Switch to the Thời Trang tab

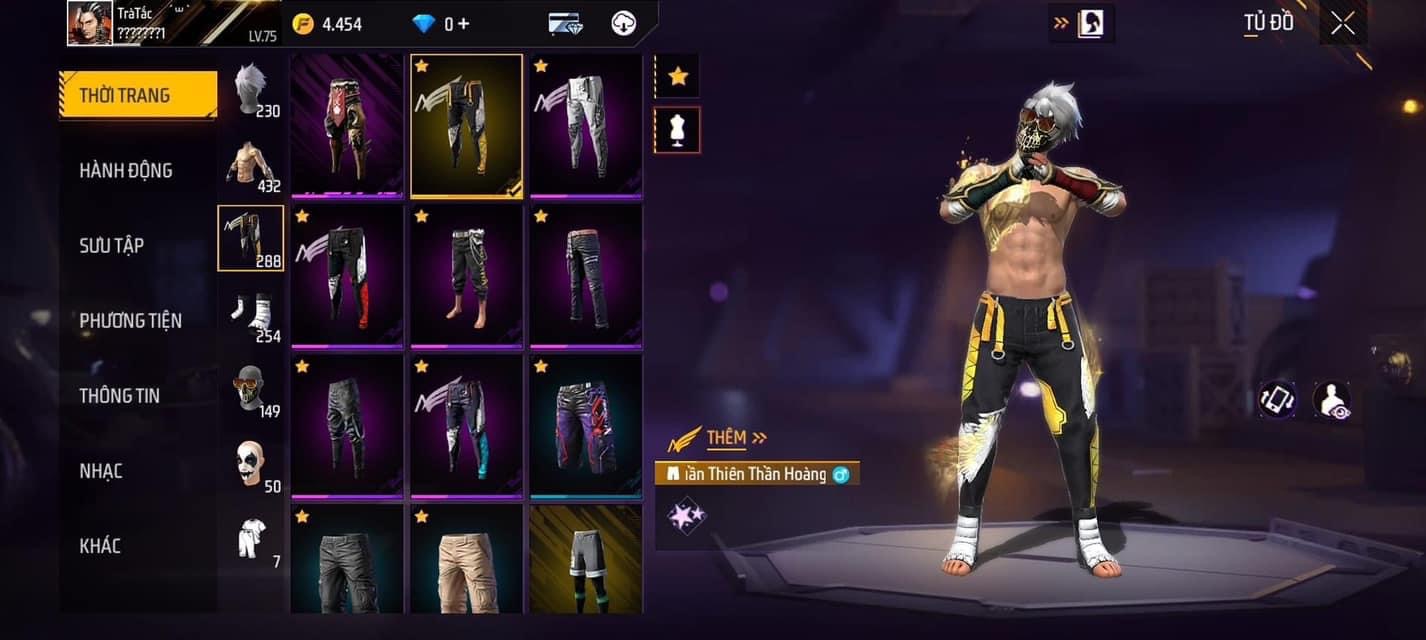click(x=138, y=96)
